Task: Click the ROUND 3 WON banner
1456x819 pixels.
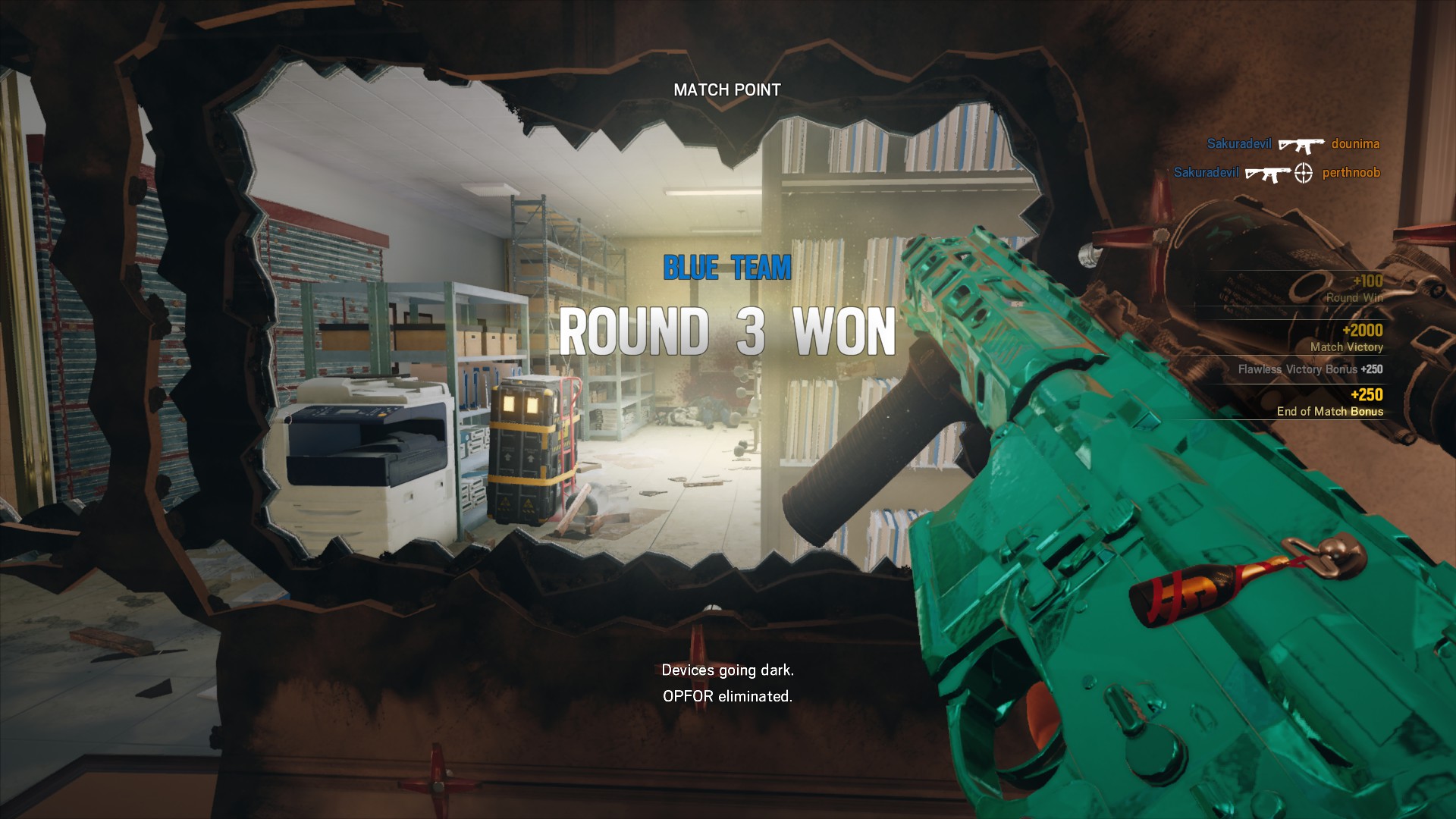Action: 727,330
